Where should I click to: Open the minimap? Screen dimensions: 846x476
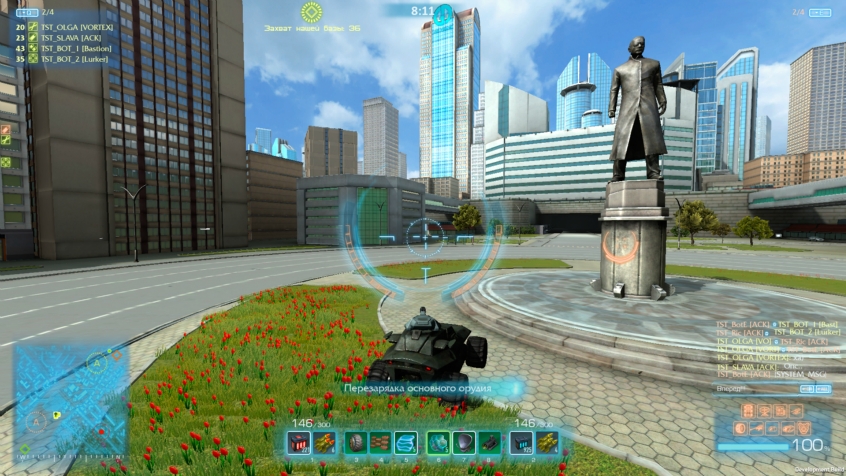pyautogui.click(x=70, y=402)
